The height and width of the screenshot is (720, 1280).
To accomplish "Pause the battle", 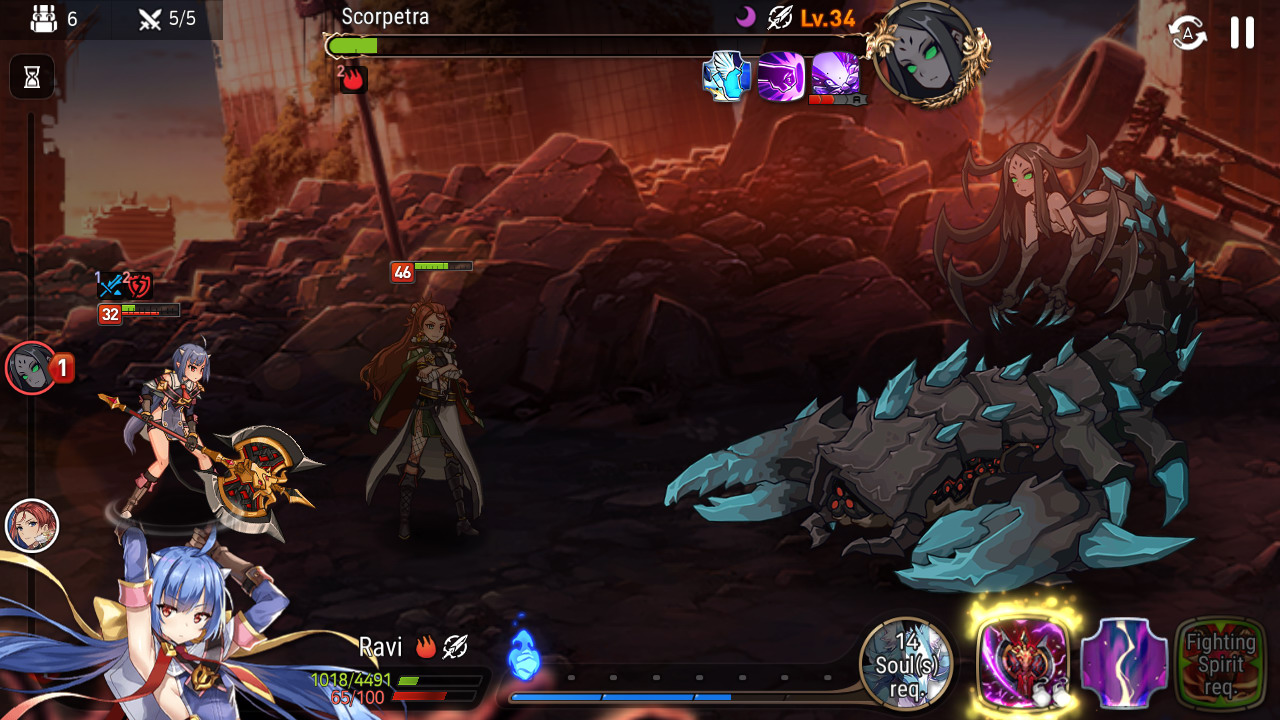I will point(1242,33).
